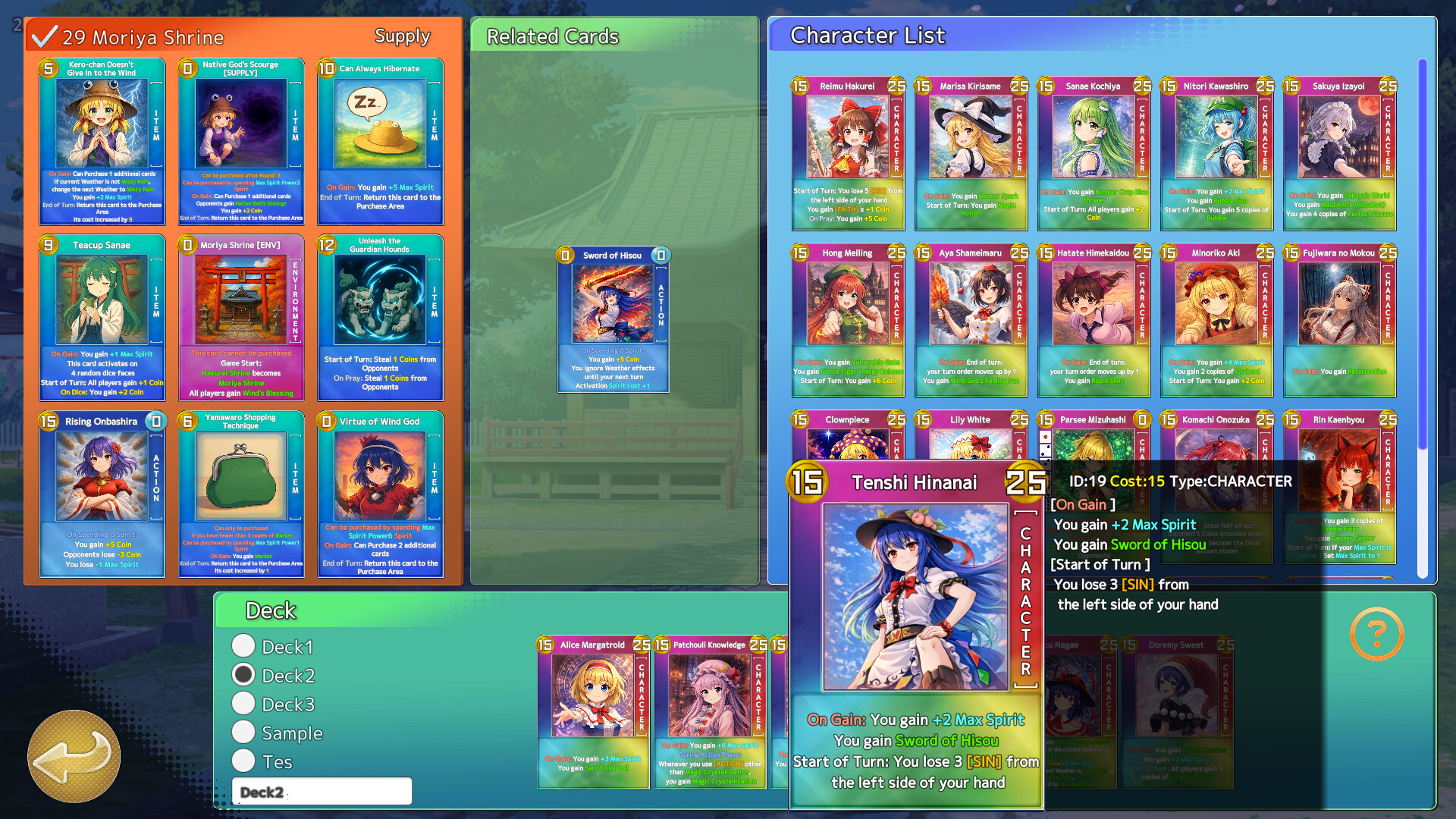
Task: Select the Deck1 radio button
Action: point(243,645)
